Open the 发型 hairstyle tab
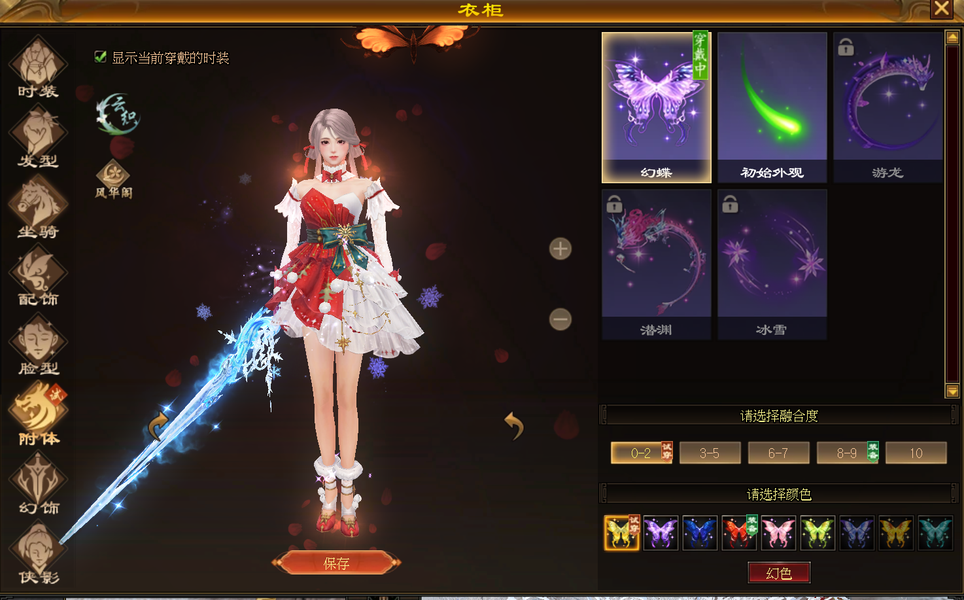 38,137
